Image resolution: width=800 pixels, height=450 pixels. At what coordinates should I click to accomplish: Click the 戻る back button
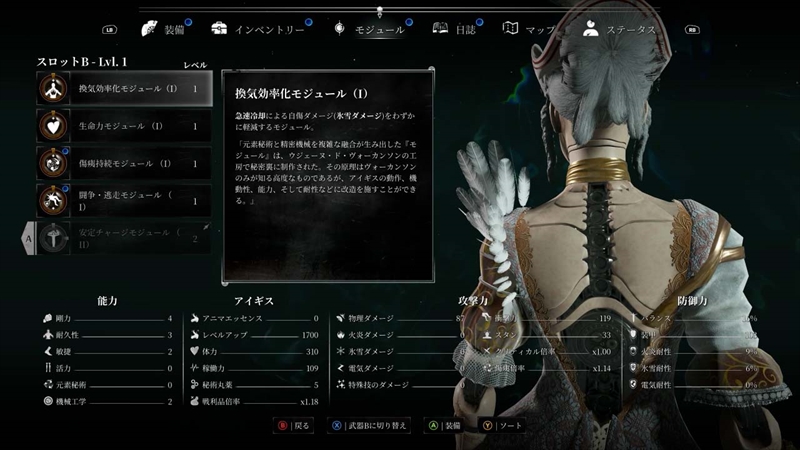[295, 425]
